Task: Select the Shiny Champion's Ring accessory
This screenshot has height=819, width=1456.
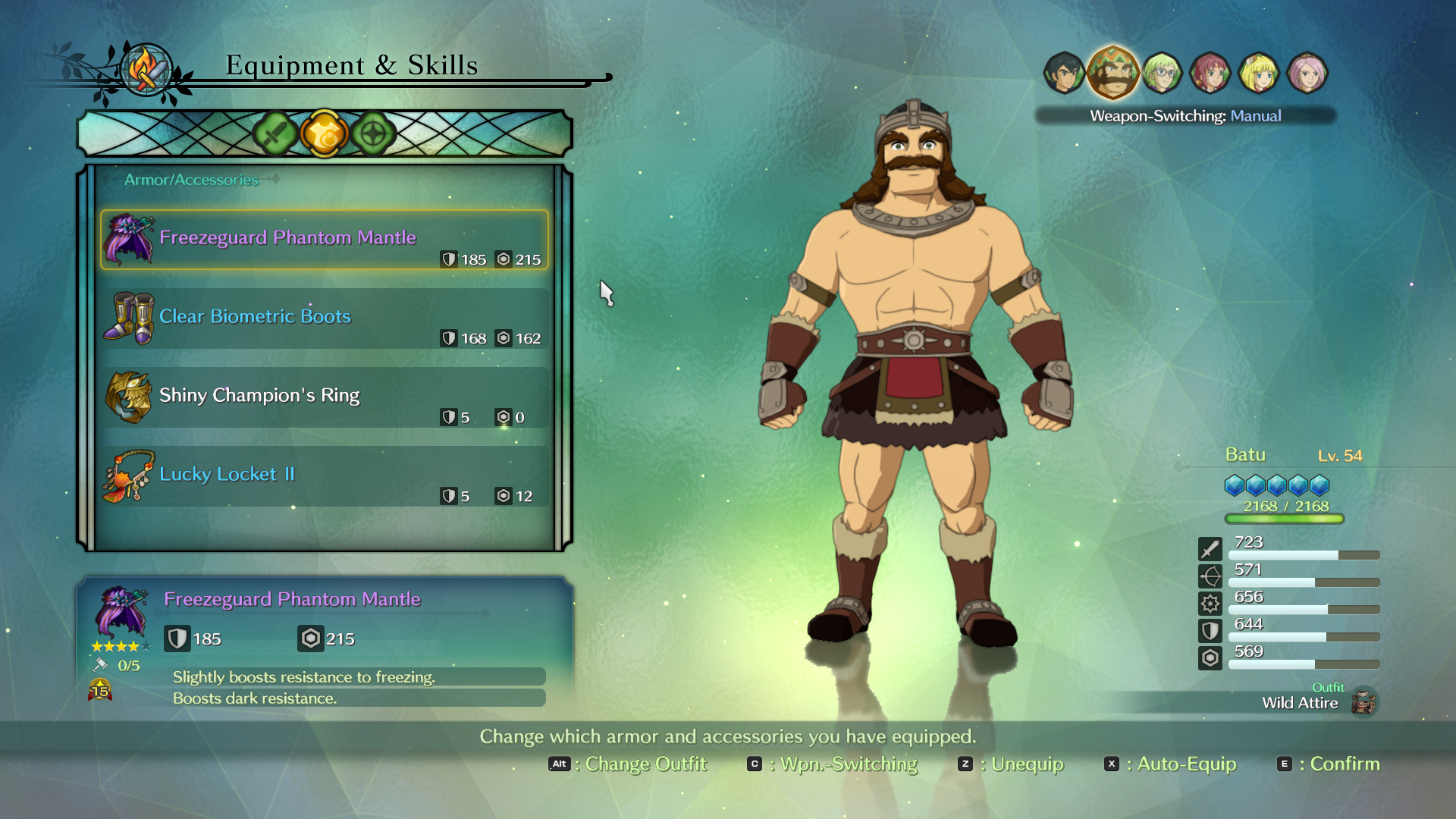Action: (x=325, y=397)
